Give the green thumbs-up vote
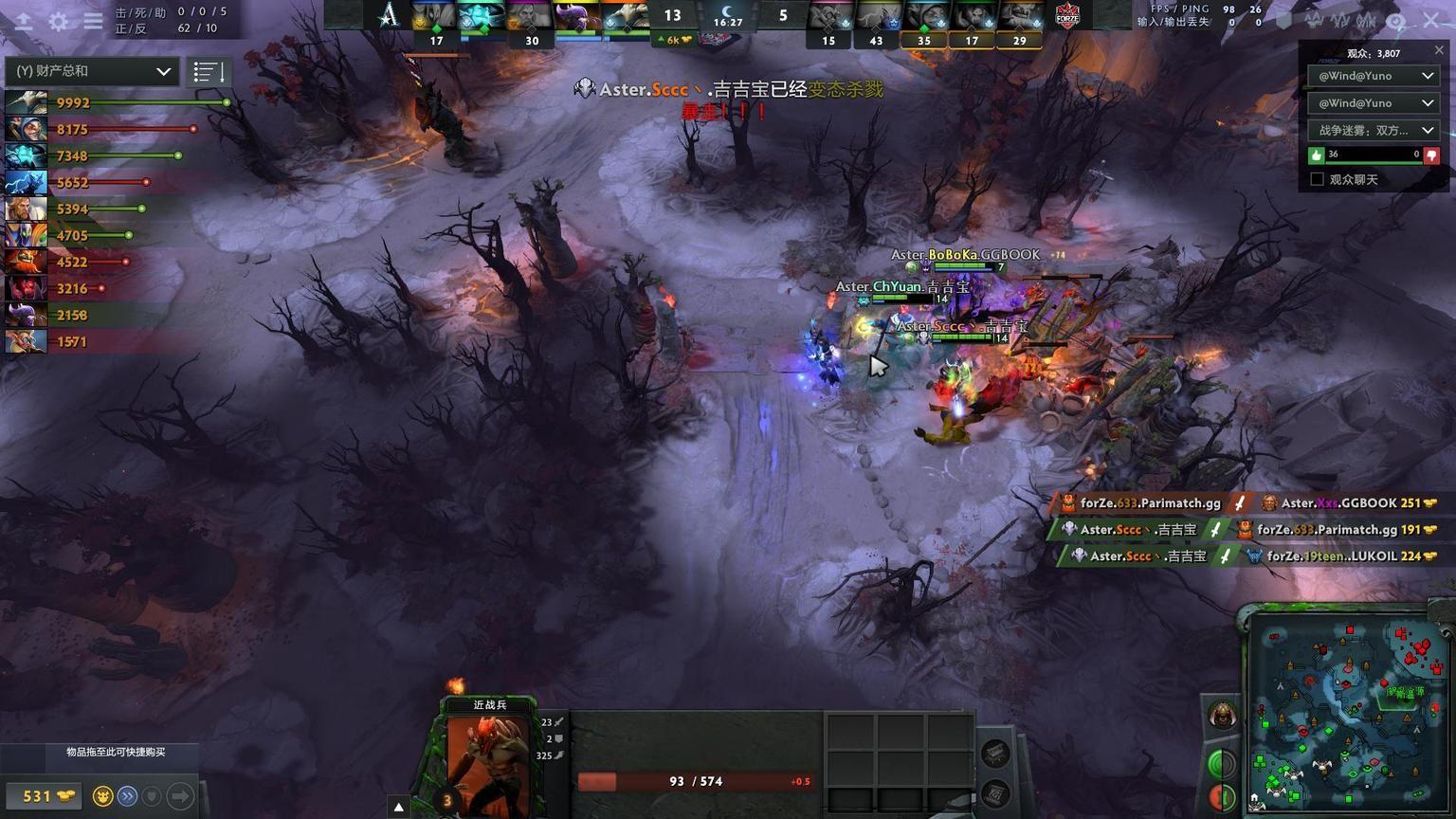 click(1316, 155)
